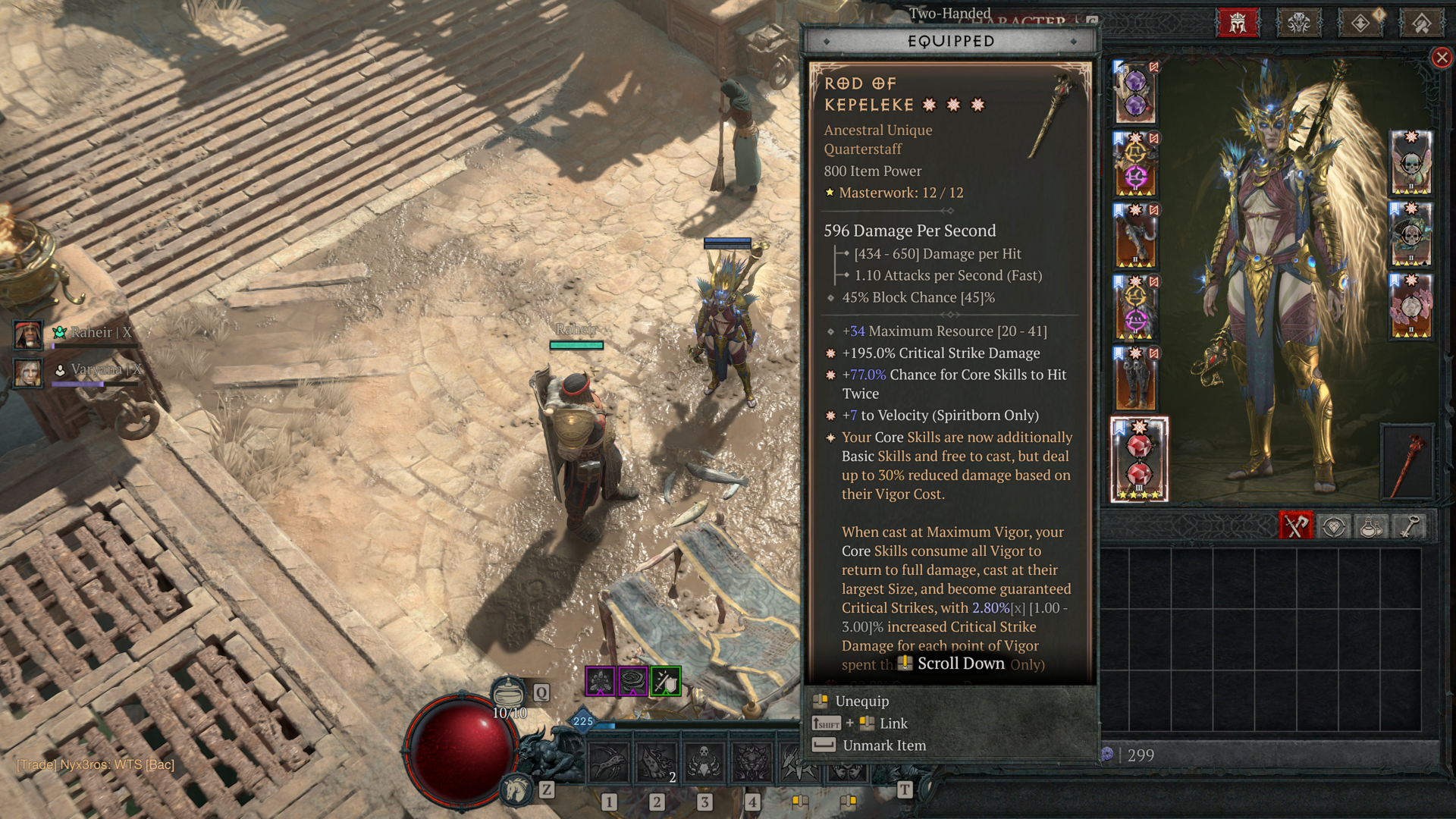Open the crossed axe and sword inventory tab

pos(1296,526)
